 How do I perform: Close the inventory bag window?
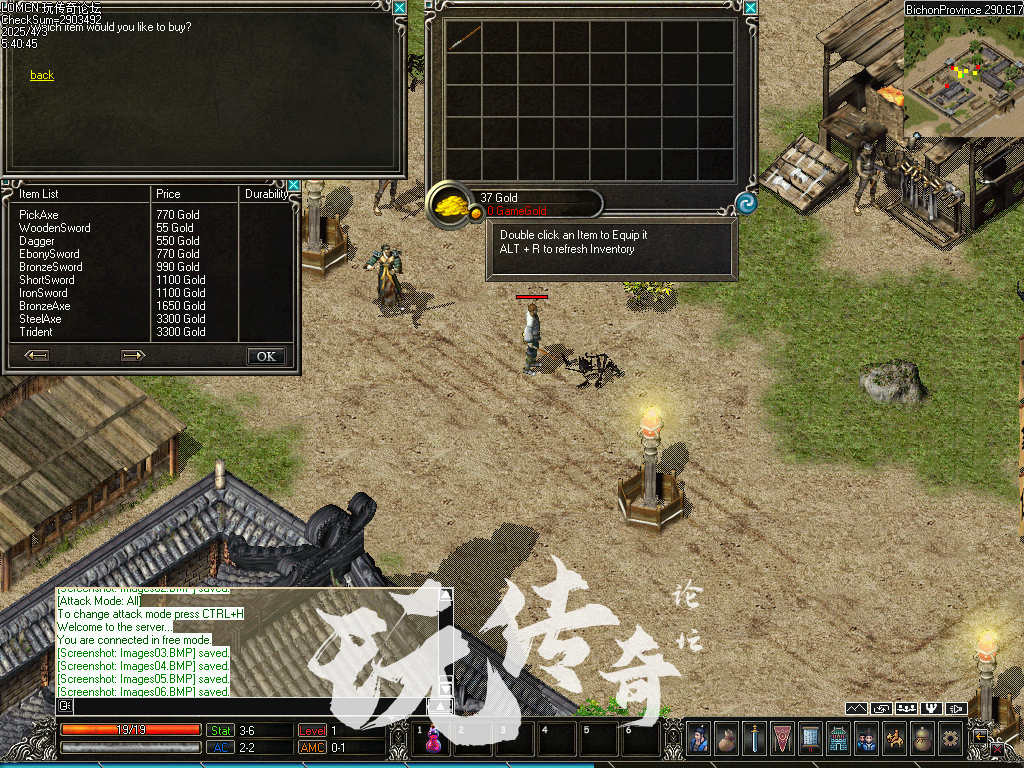pyautogui.click(x=751, y=8)
